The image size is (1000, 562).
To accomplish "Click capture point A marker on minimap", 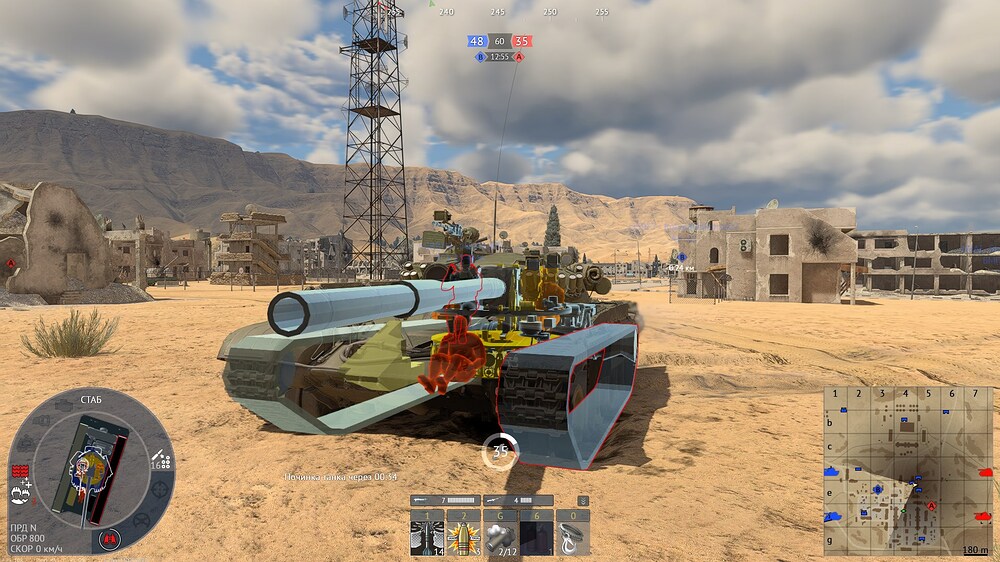I will pyautogui.click(x=932, y=507).
